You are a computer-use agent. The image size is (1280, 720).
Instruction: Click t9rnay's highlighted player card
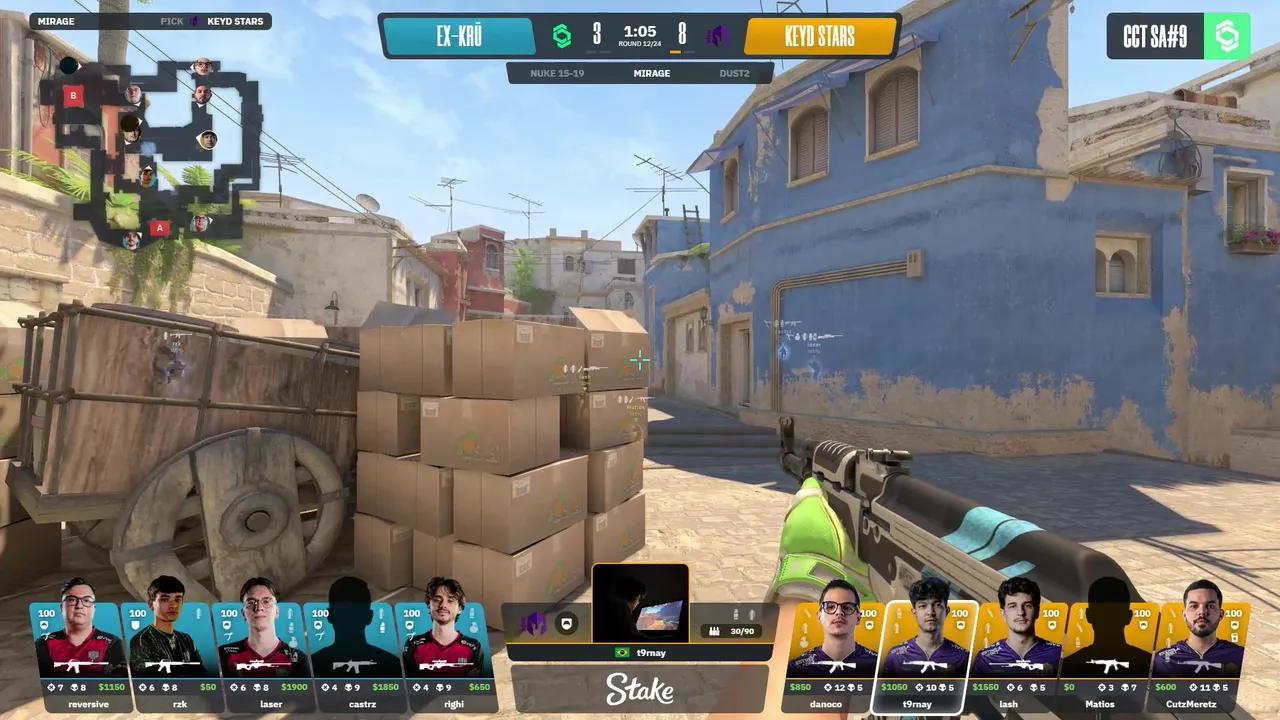click(x=926, y=655)
